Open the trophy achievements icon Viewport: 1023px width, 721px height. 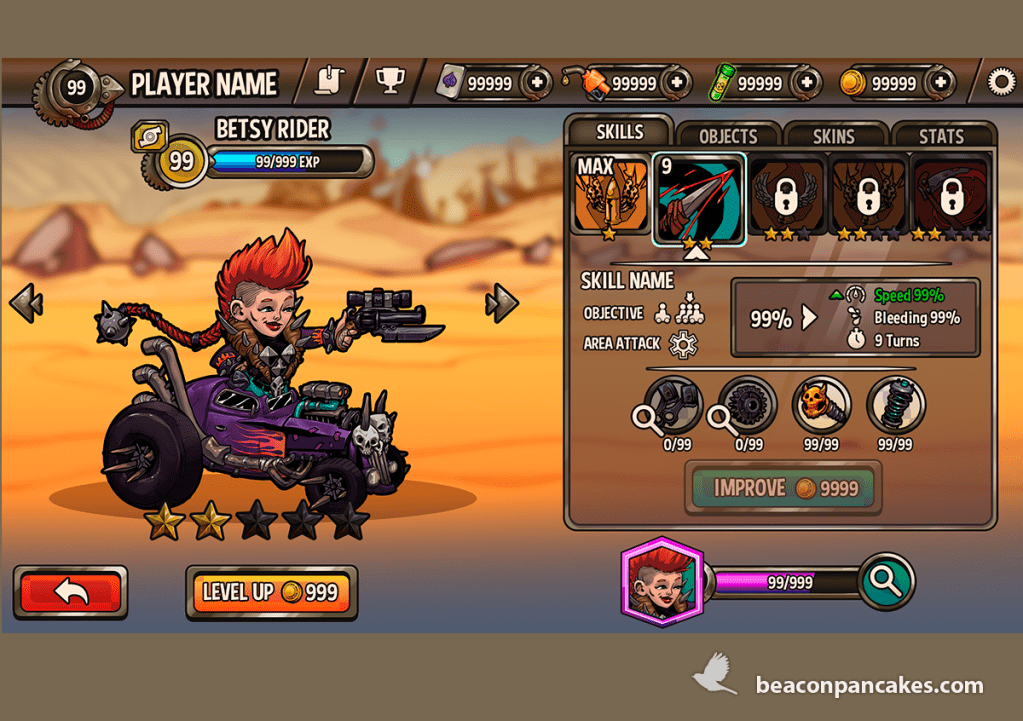389,81
